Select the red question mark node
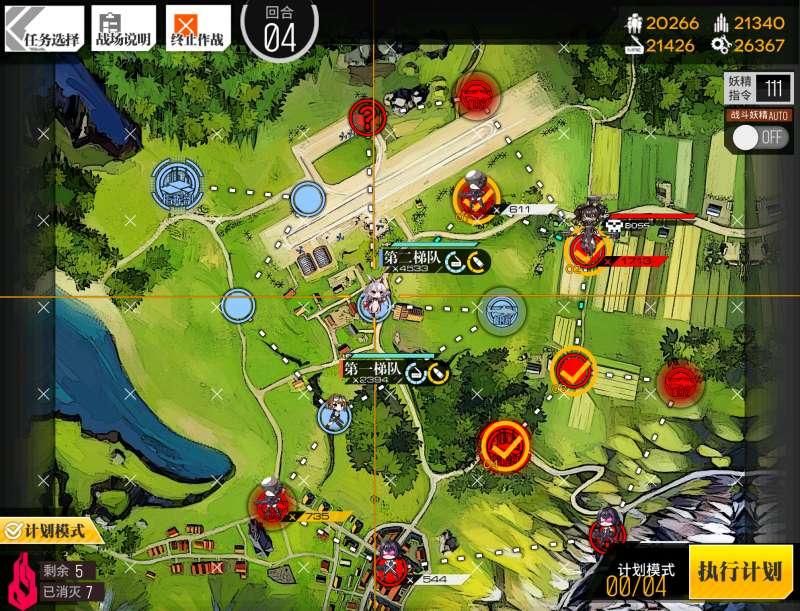The height and width of the screenshot is (611, 800). click(368, 118)
